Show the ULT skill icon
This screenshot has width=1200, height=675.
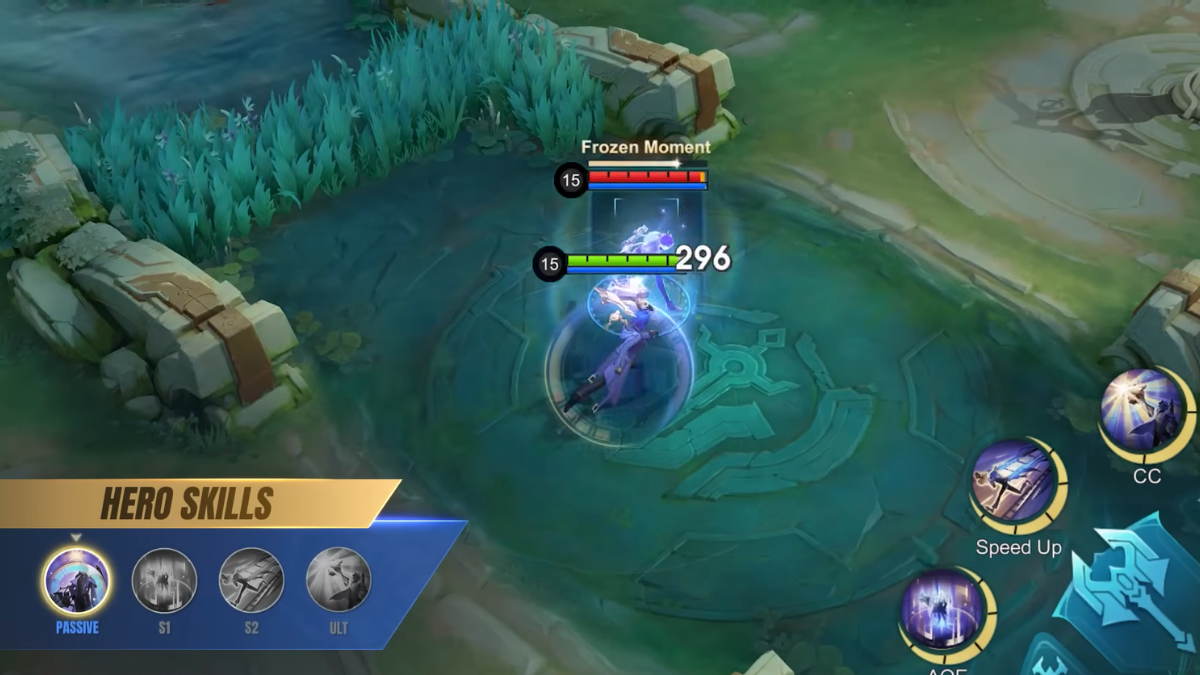click(x=338, y=581)
